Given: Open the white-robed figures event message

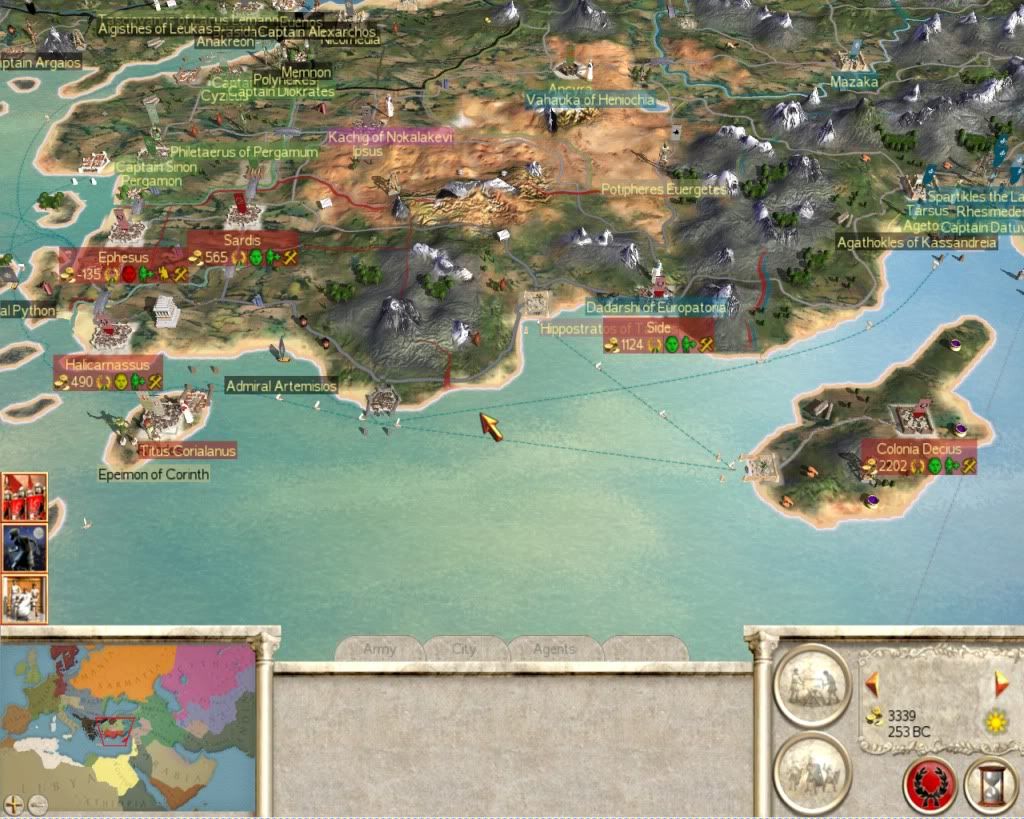Looking at the screenshot, I should (24, 597).
